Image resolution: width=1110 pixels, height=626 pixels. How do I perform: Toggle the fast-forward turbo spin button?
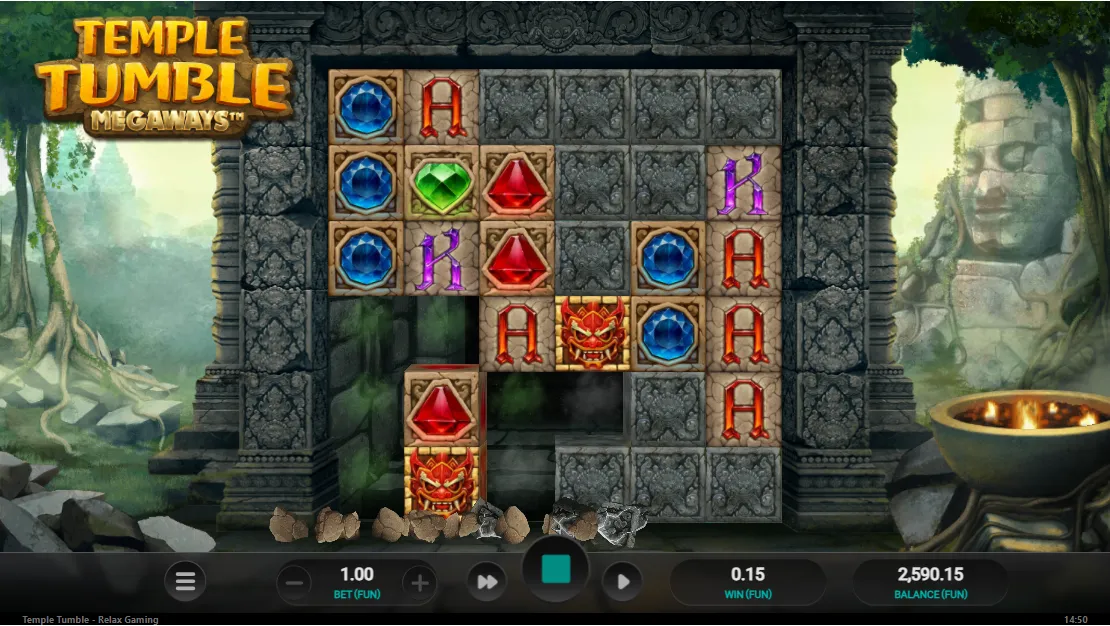[x=486, y=582]
